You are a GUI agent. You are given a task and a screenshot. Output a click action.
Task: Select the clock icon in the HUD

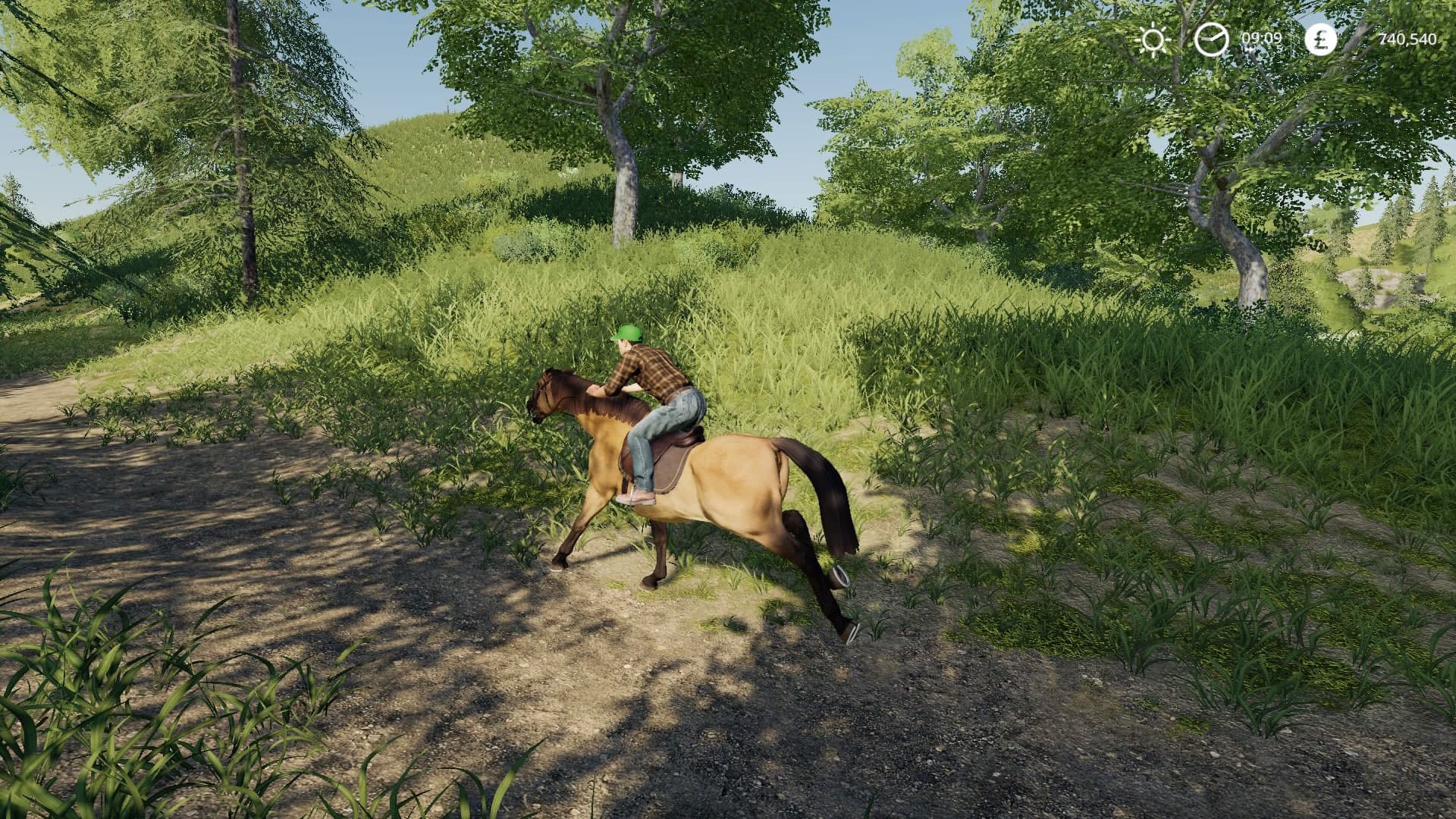coord(1213,39)
